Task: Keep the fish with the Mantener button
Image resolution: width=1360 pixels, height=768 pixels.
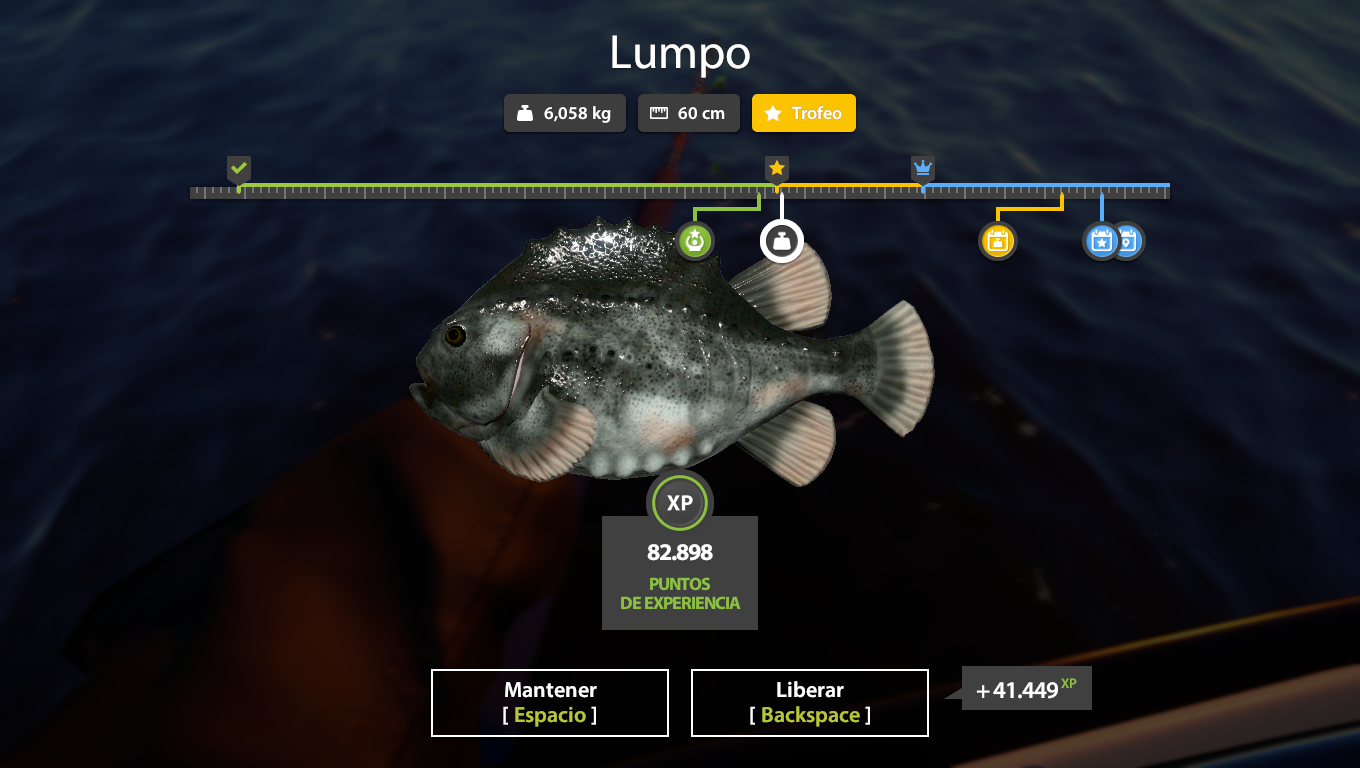Action: point(550,703)
